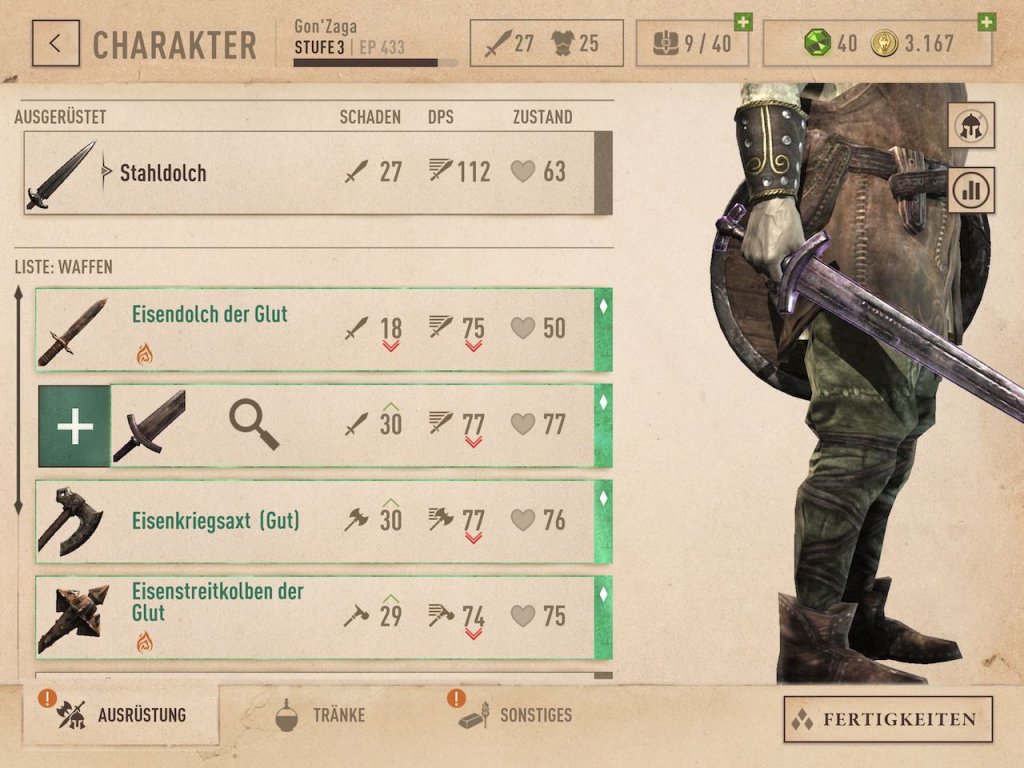Open the stats bar chart icon

[x=971, y=190]
